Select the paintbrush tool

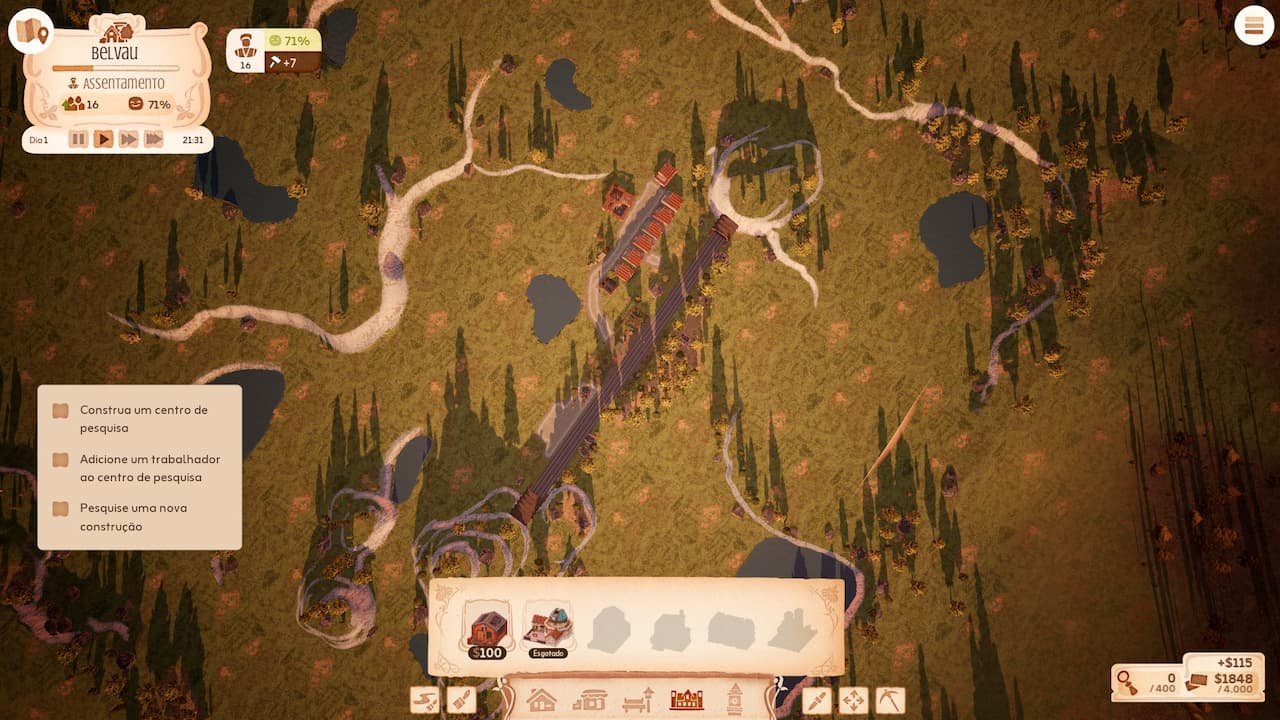pyautogui.click(x=461, y=700)
